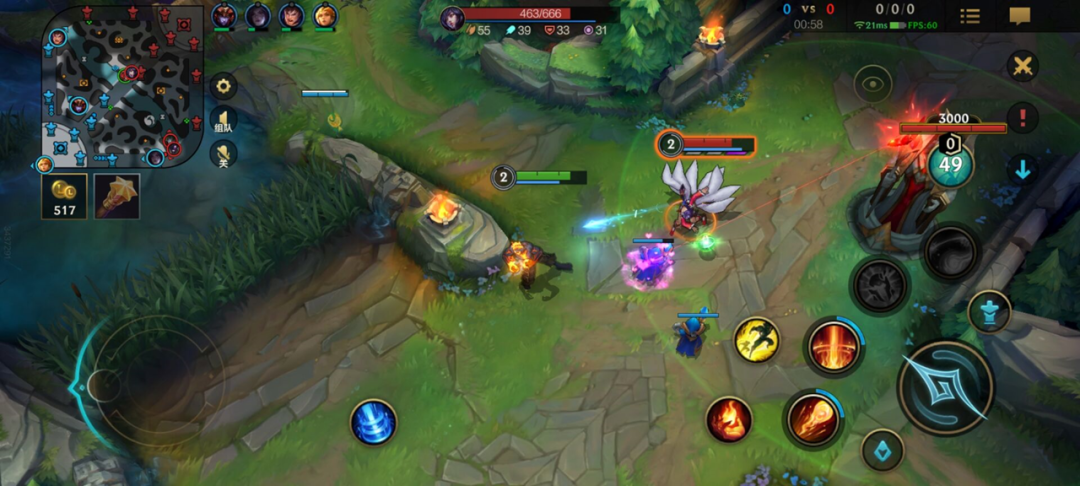Activate the fireball ability
The image size is (1080, 486).
812,418
